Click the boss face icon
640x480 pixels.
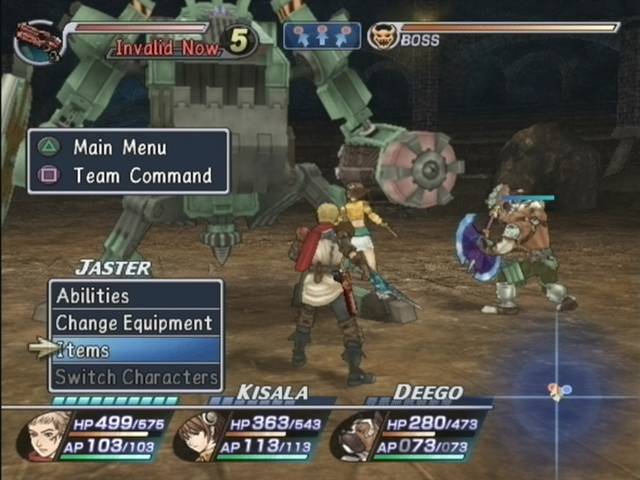(382, 37)
